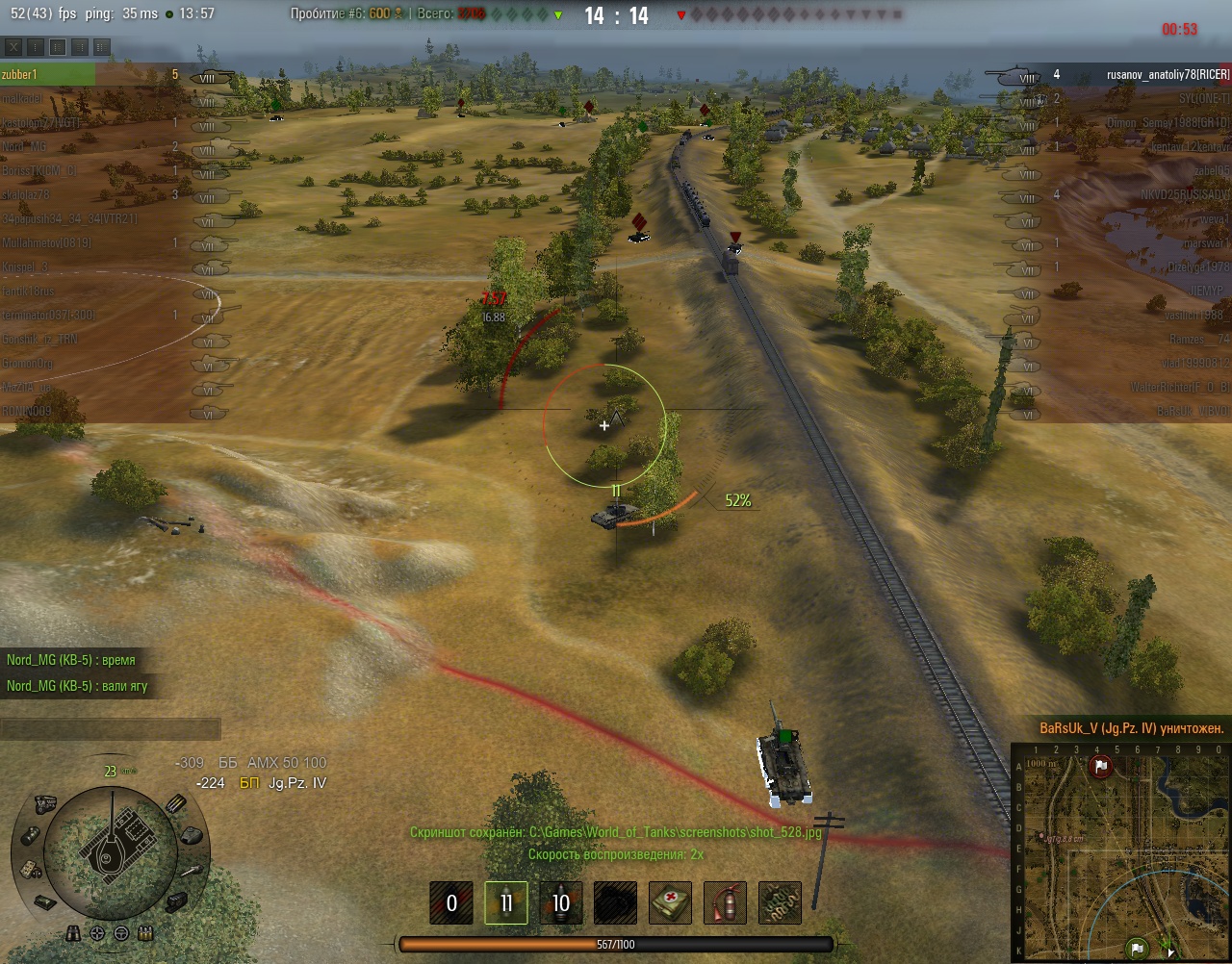Viewport: 1232px width, 964px height.
Task: Click the engine module icon on damage panel
Action: coord(44,804)
